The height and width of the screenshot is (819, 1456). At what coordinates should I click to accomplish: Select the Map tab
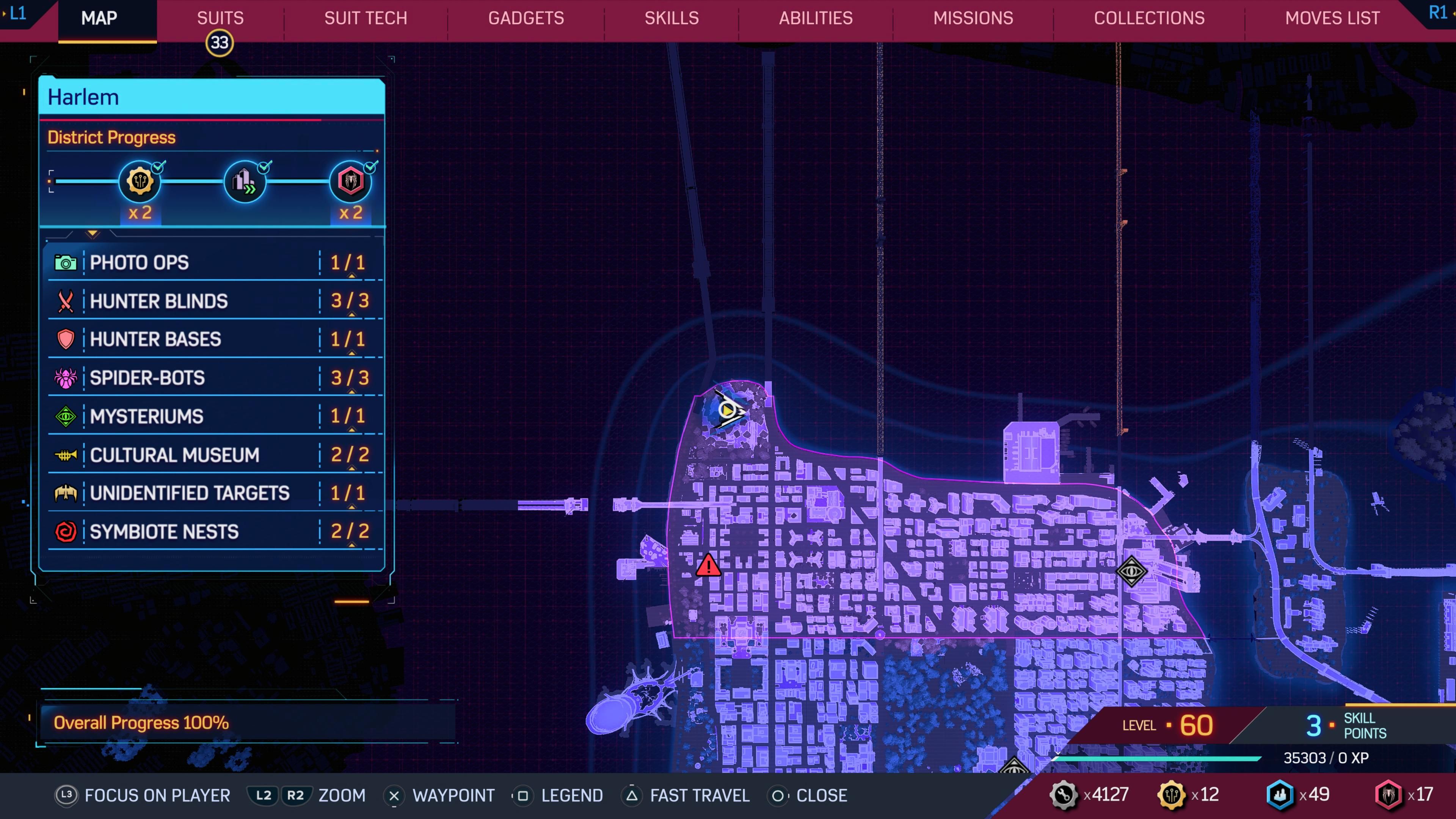99,18
